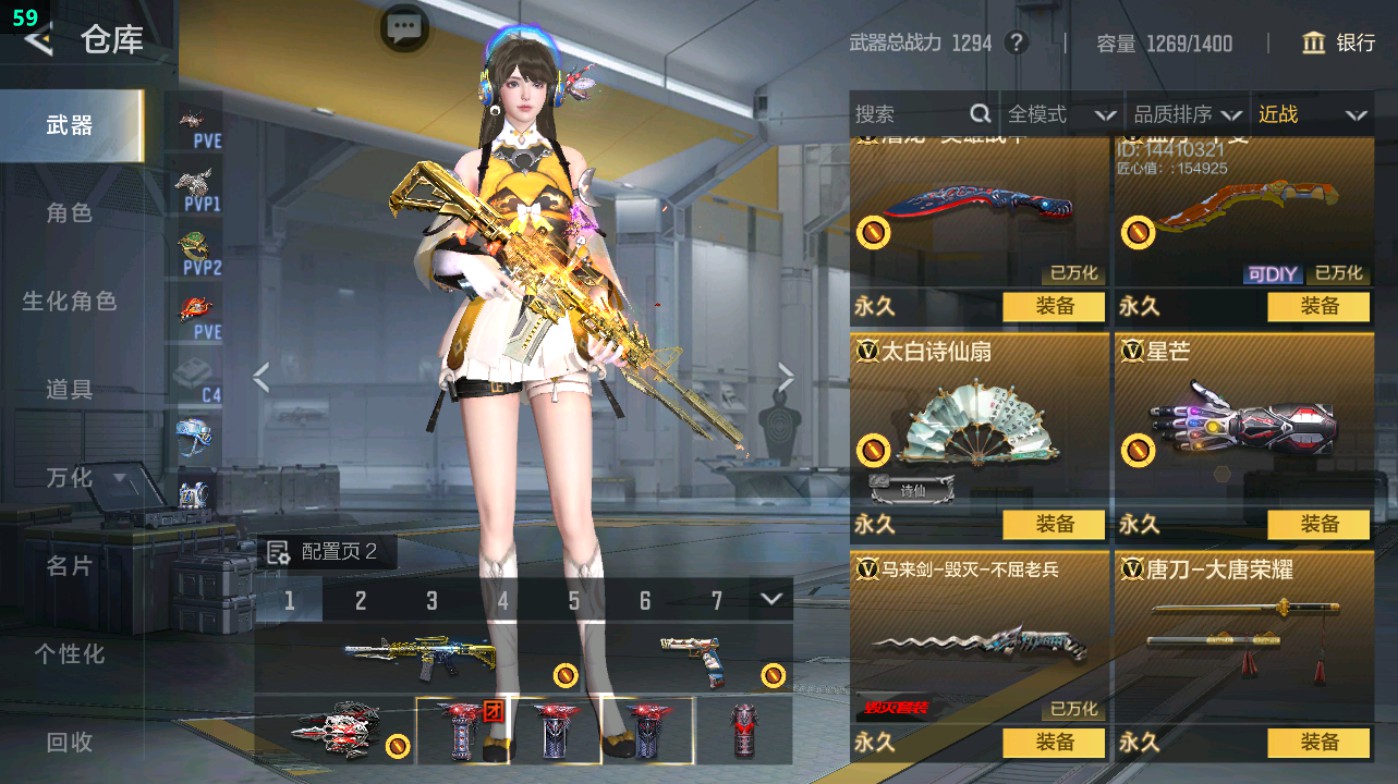Click the right arrow to rotate character view
1398x784 pixels.
point(786,375)
